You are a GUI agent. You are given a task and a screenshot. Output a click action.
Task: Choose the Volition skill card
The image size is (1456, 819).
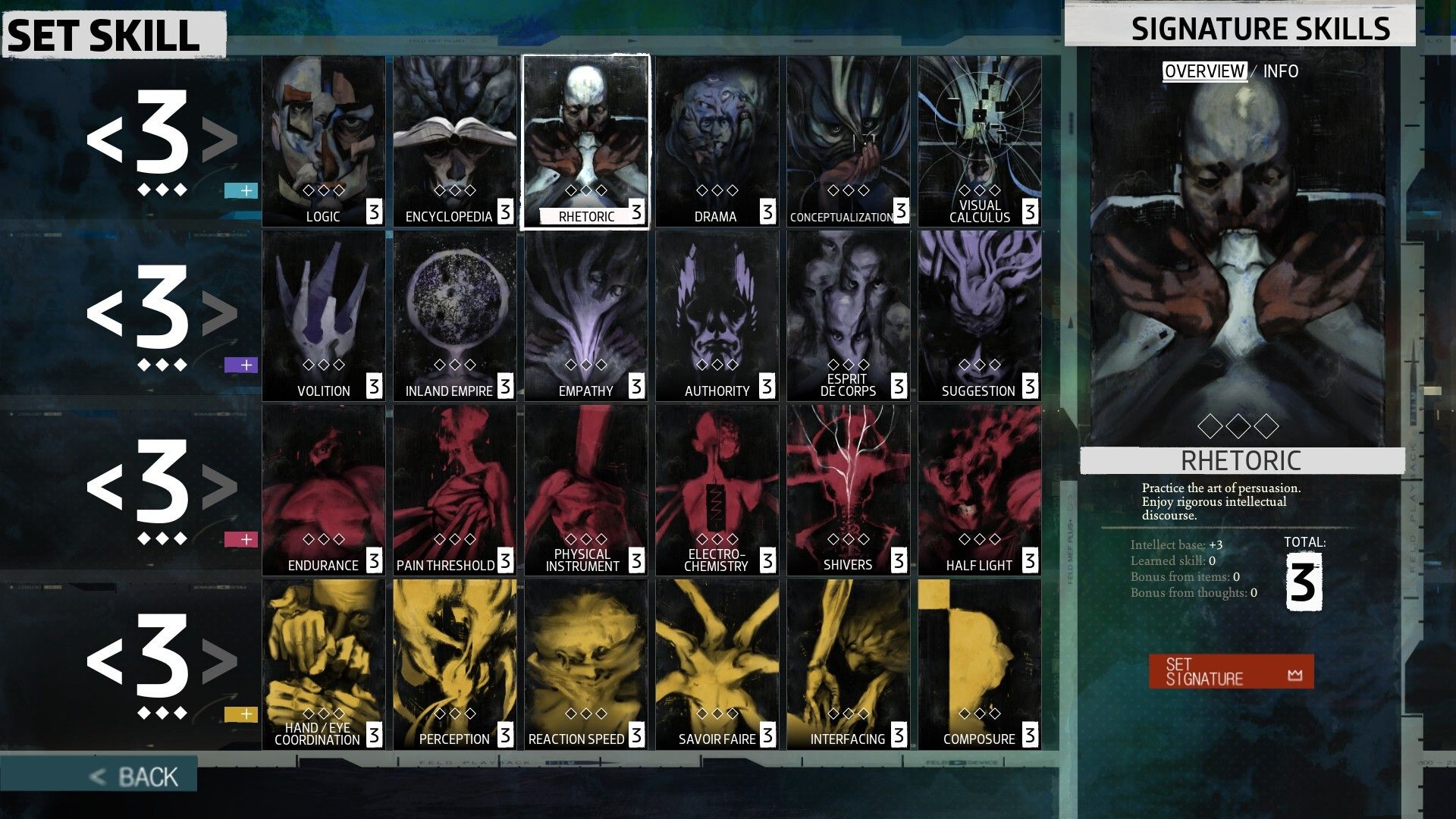324,315
